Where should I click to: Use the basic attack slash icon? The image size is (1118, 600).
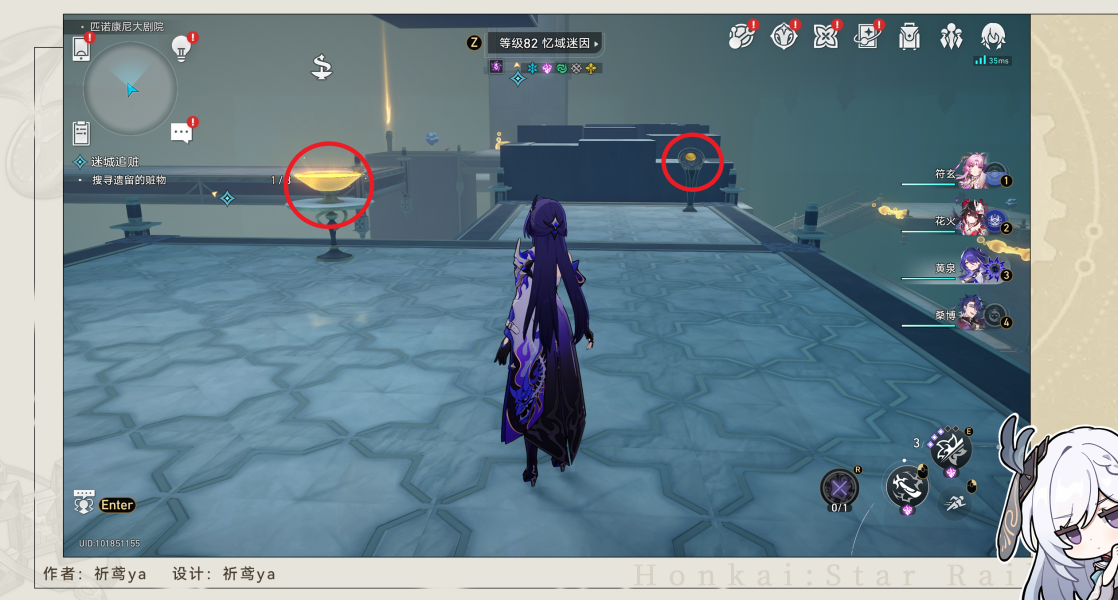click(906, 487)
